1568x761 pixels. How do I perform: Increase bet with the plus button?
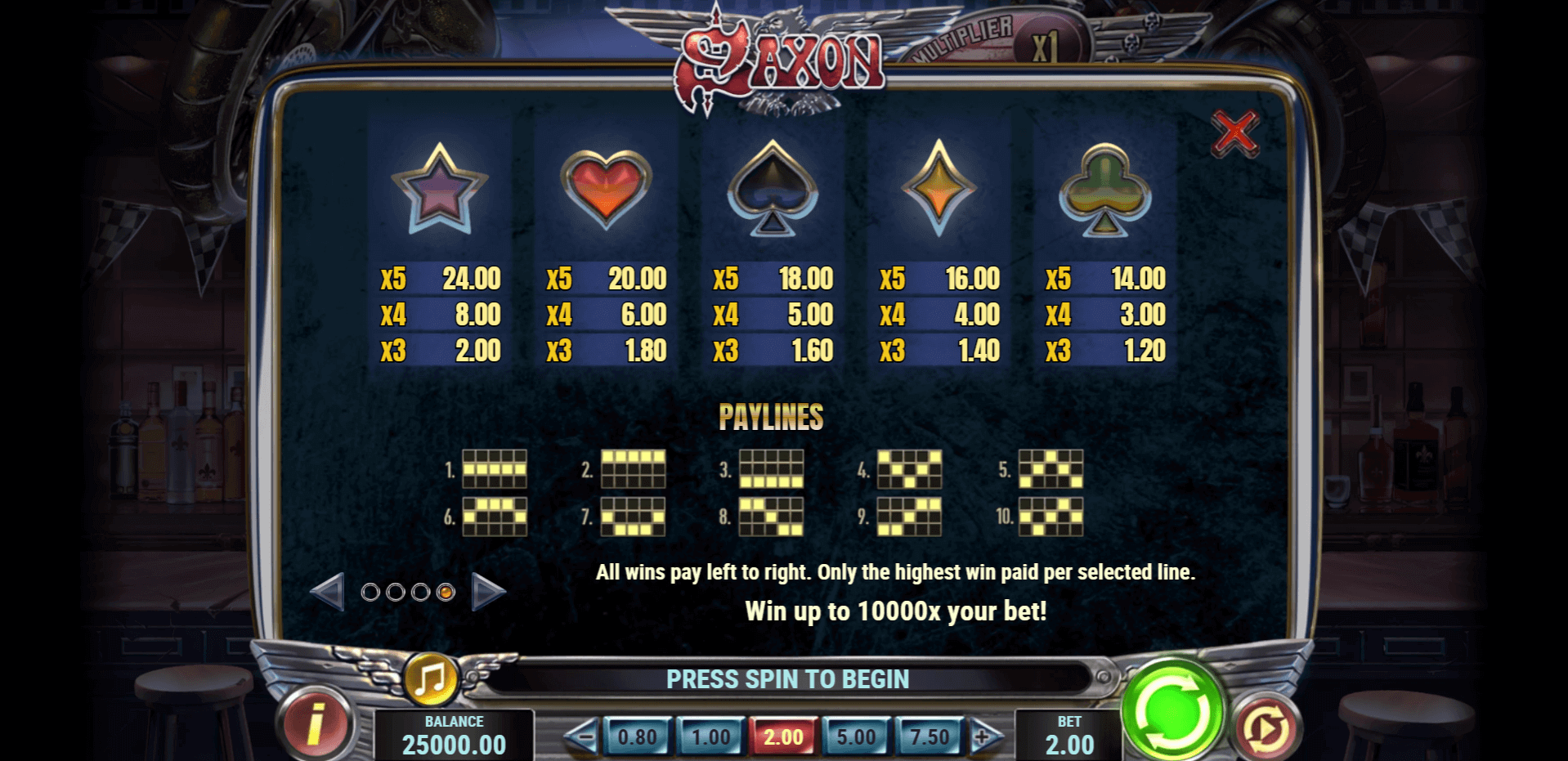[x=984, y=737]
